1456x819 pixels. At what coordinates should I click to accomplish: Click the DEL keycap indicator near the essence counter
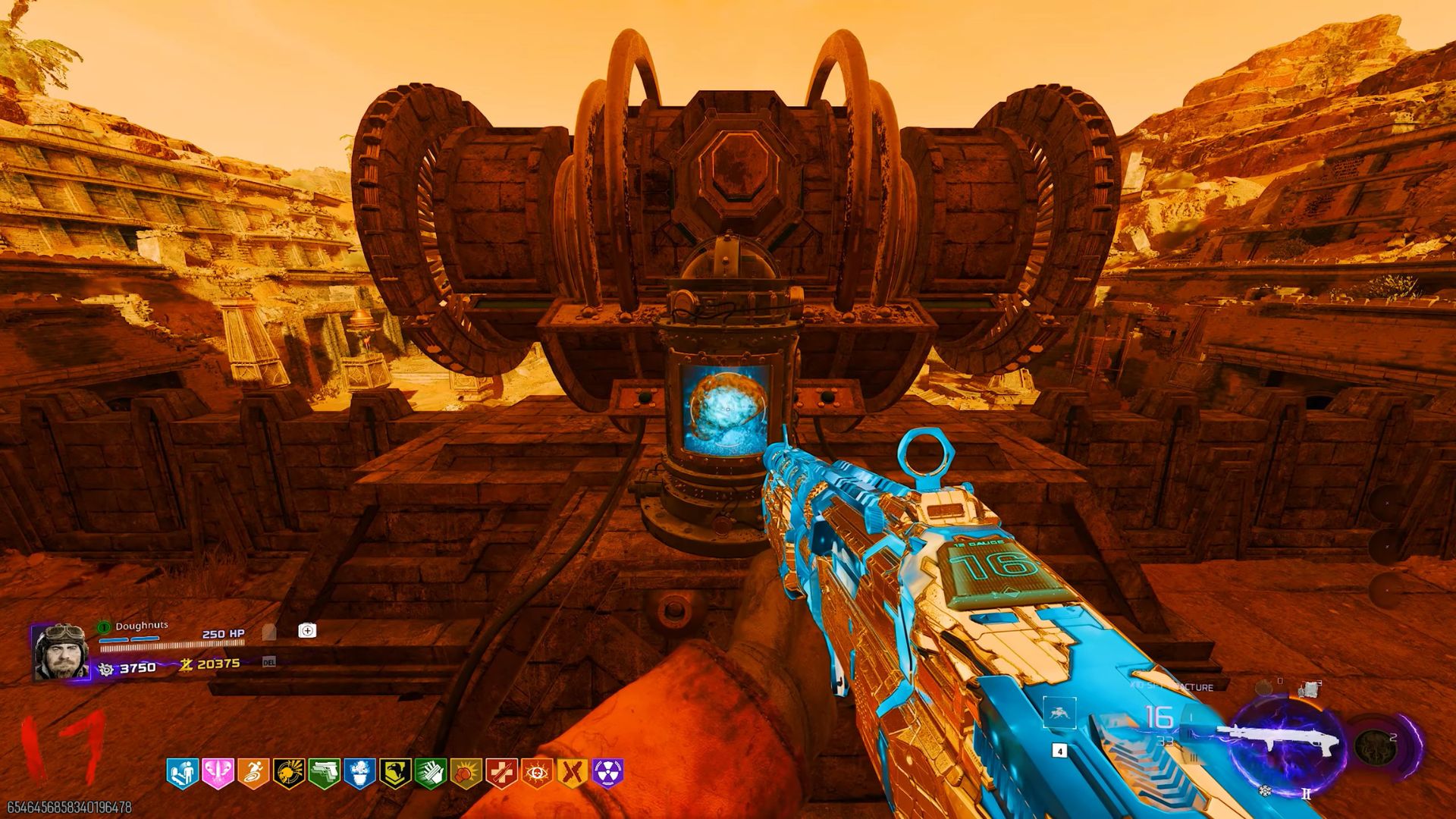click(x=270, y=662)
